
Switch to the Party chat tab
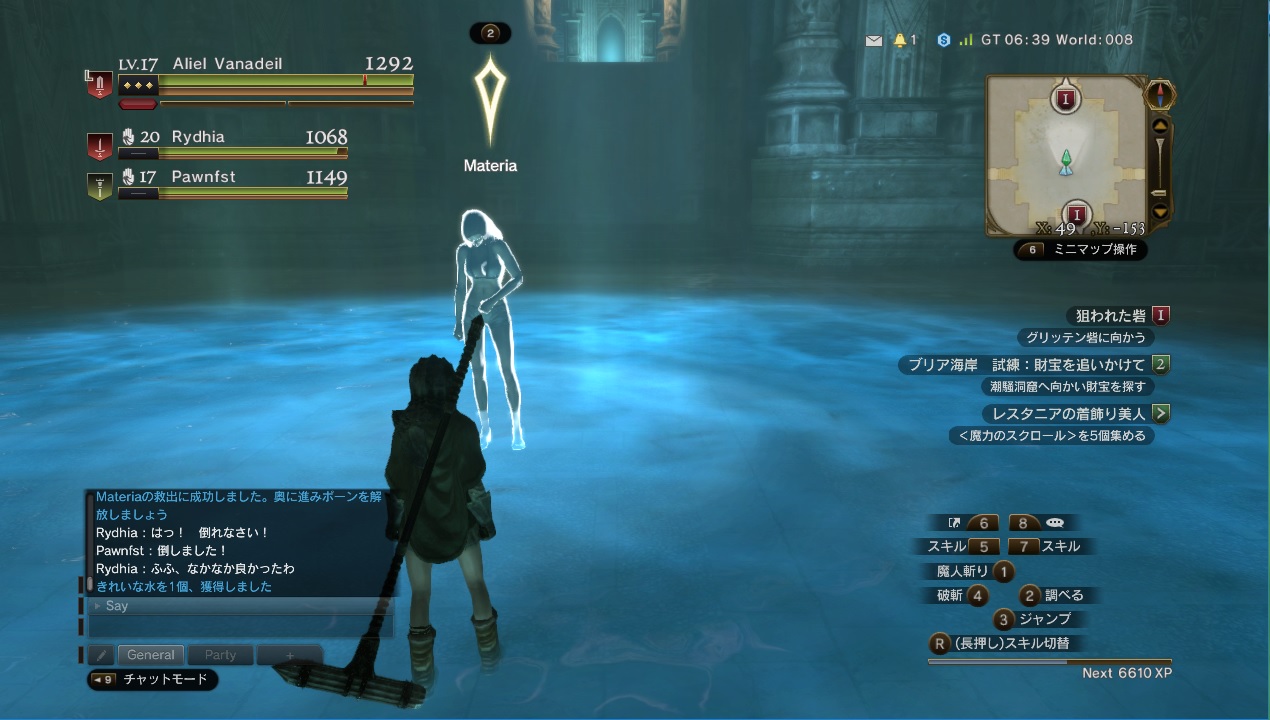(220, 655)
